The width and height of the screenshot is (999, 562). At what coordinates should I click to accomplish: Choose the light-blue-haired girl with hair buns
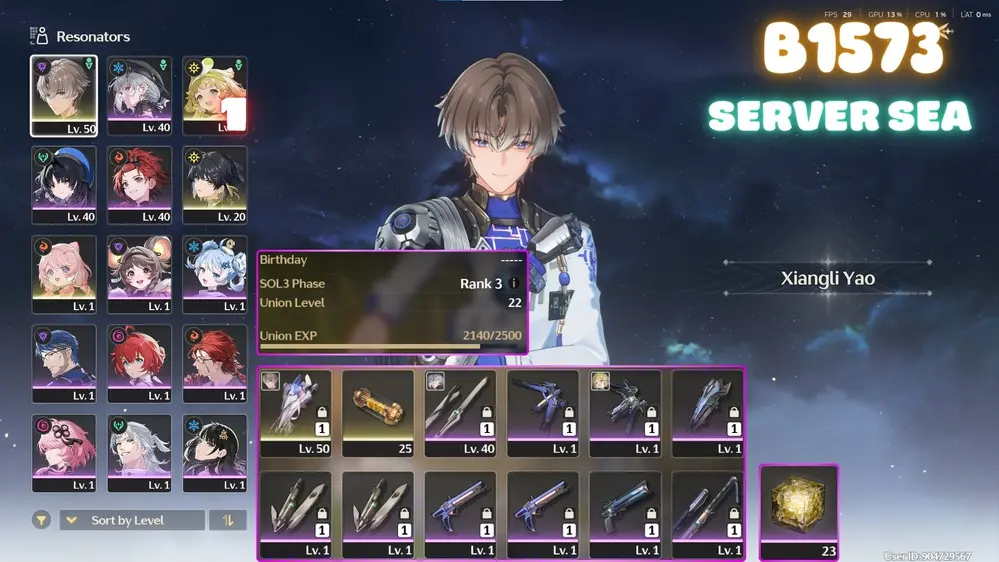click(x=215, y=274)
